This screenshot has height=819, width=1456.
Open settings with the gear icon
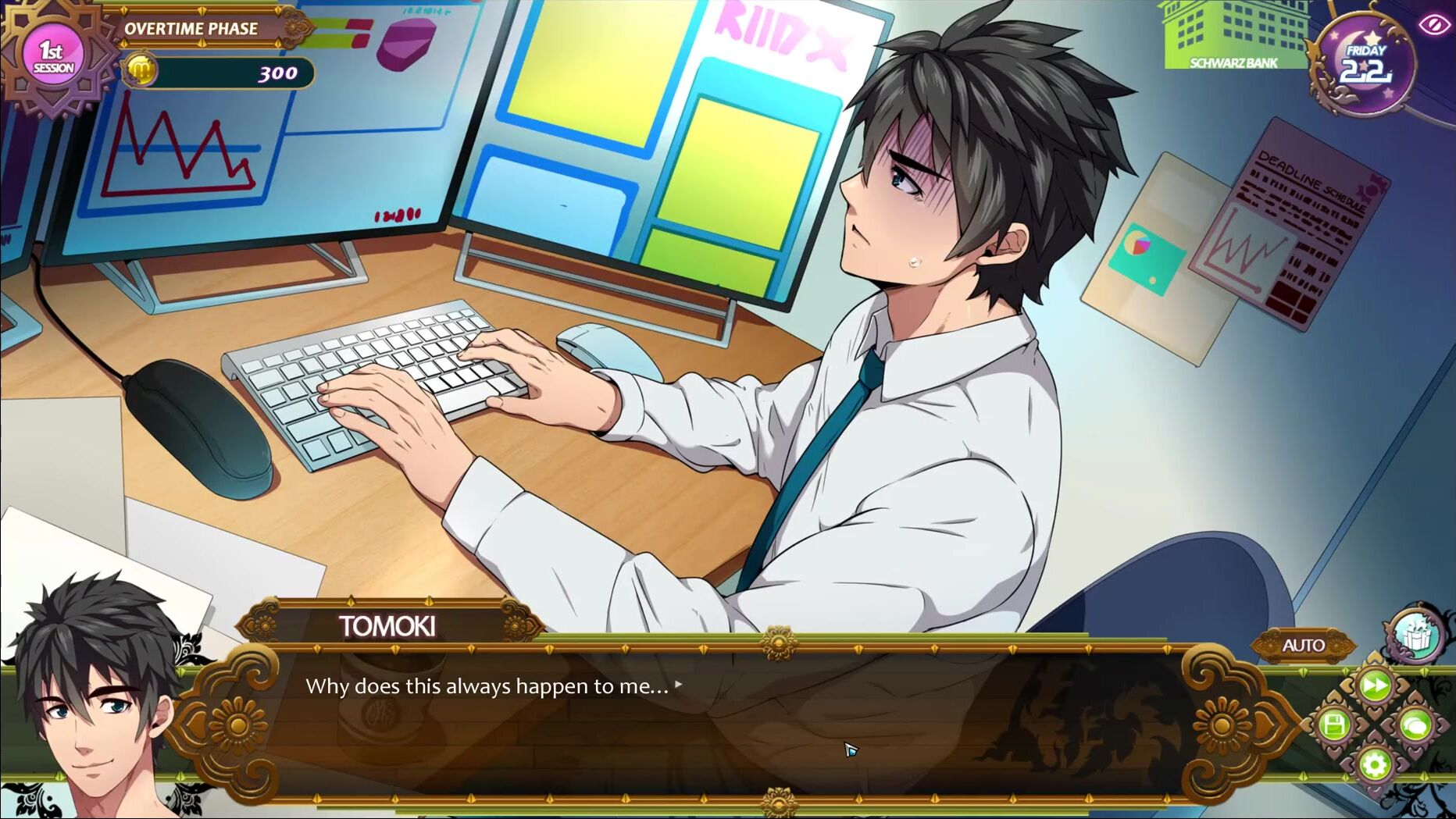point(1375,764)
